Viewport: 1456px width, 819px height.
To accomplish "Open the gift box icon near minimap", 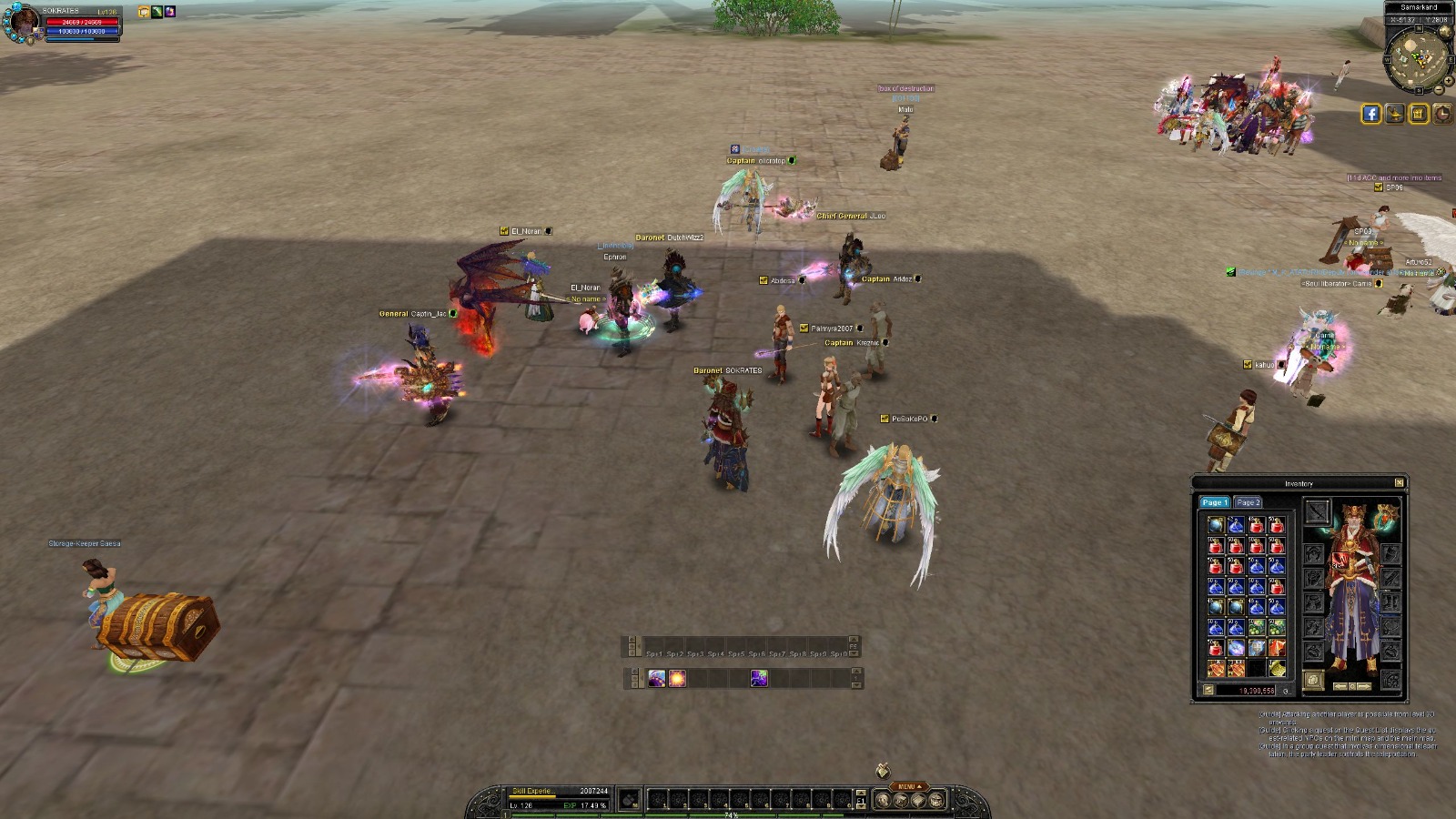I will (1418, 114).
